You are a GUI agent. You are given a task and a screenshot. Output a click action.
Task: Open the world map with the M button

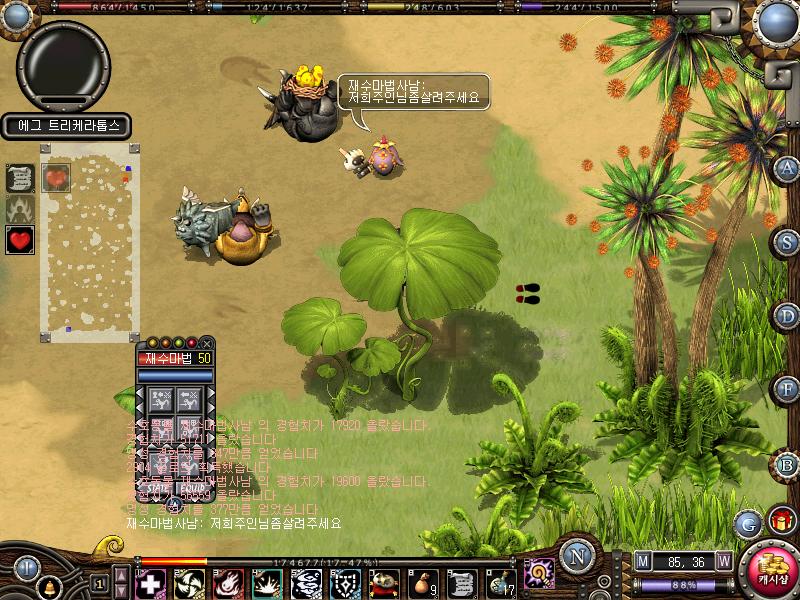pyautogui.click(x=643, y=560)
